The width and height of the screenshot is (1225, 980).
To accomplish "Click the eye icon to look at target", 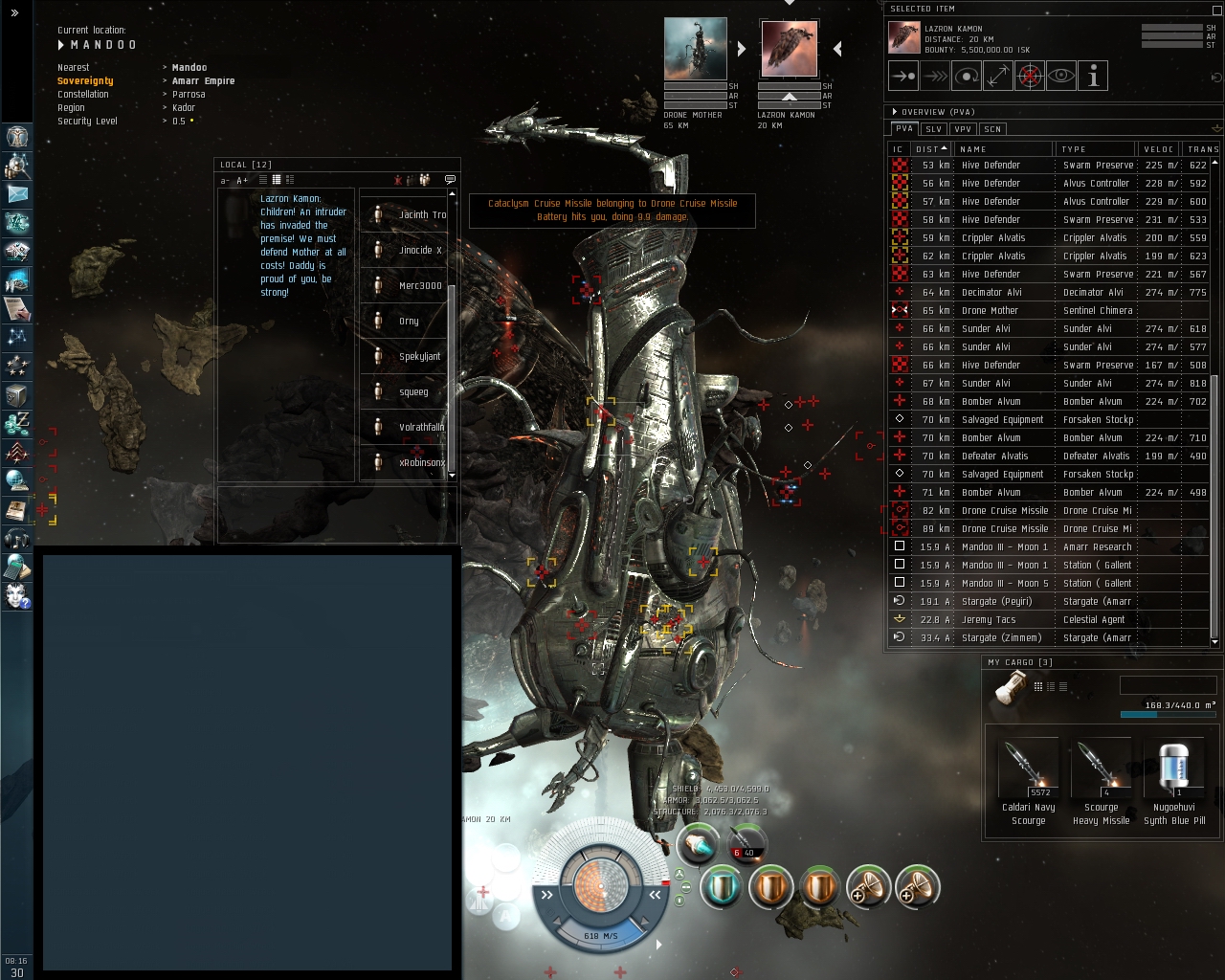I will pyautogui.click(x=1060, y=76).
